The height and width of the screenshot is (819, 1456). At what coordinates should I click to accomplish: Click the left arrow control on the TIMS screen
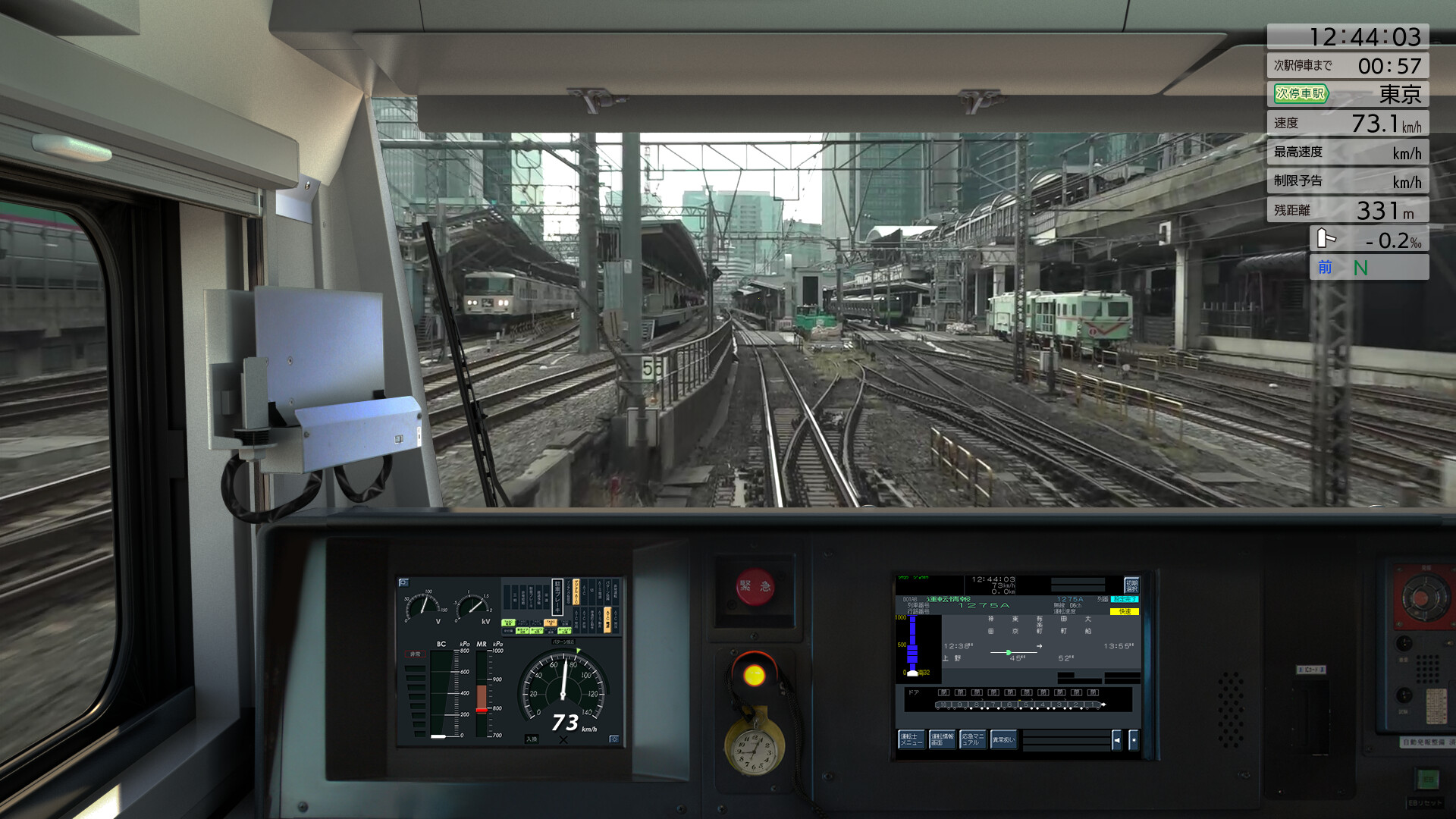click(1116, 740)
